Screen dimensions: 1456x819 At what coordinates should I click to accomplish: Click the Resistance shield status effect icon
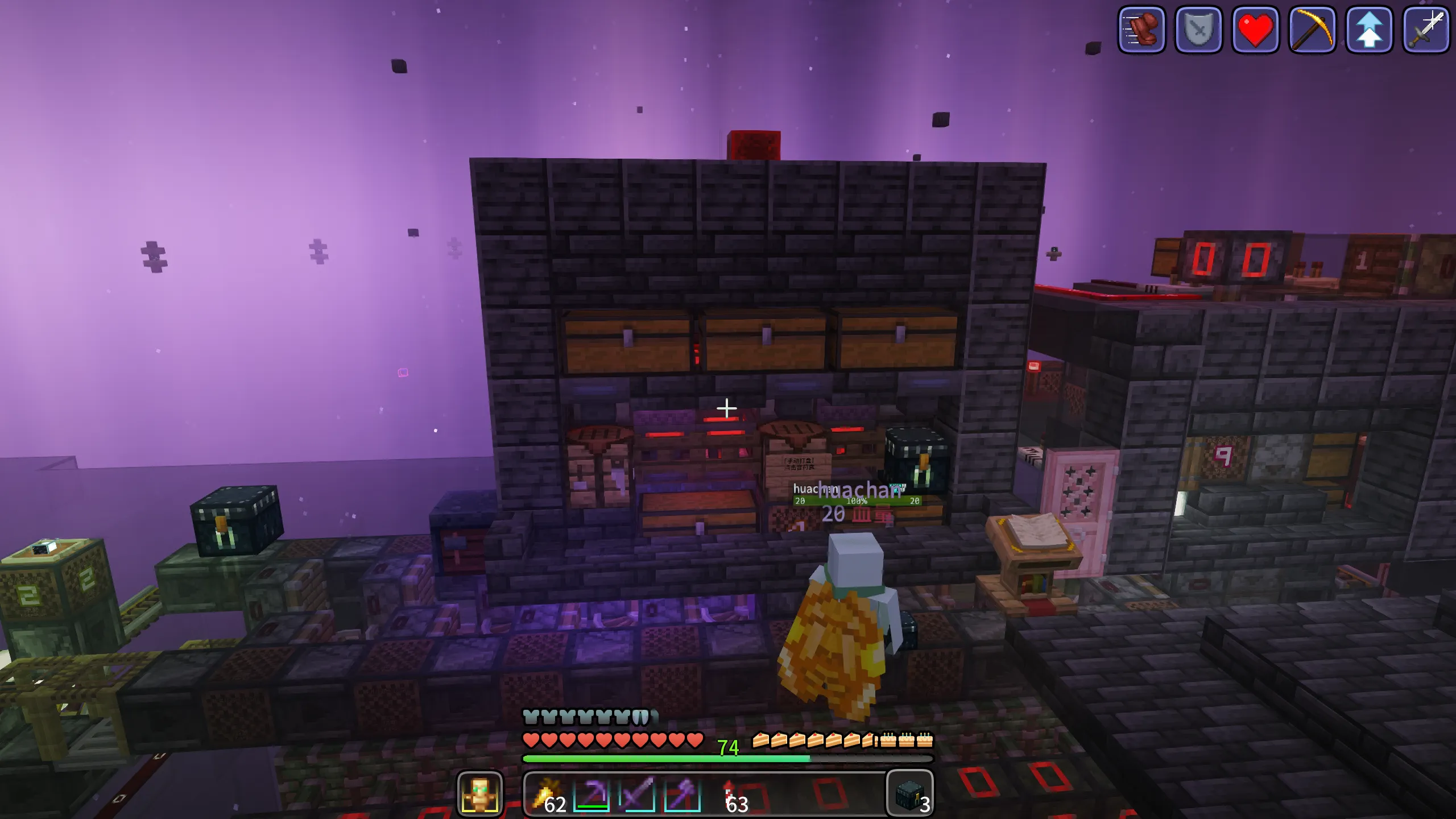[1198, 30]
